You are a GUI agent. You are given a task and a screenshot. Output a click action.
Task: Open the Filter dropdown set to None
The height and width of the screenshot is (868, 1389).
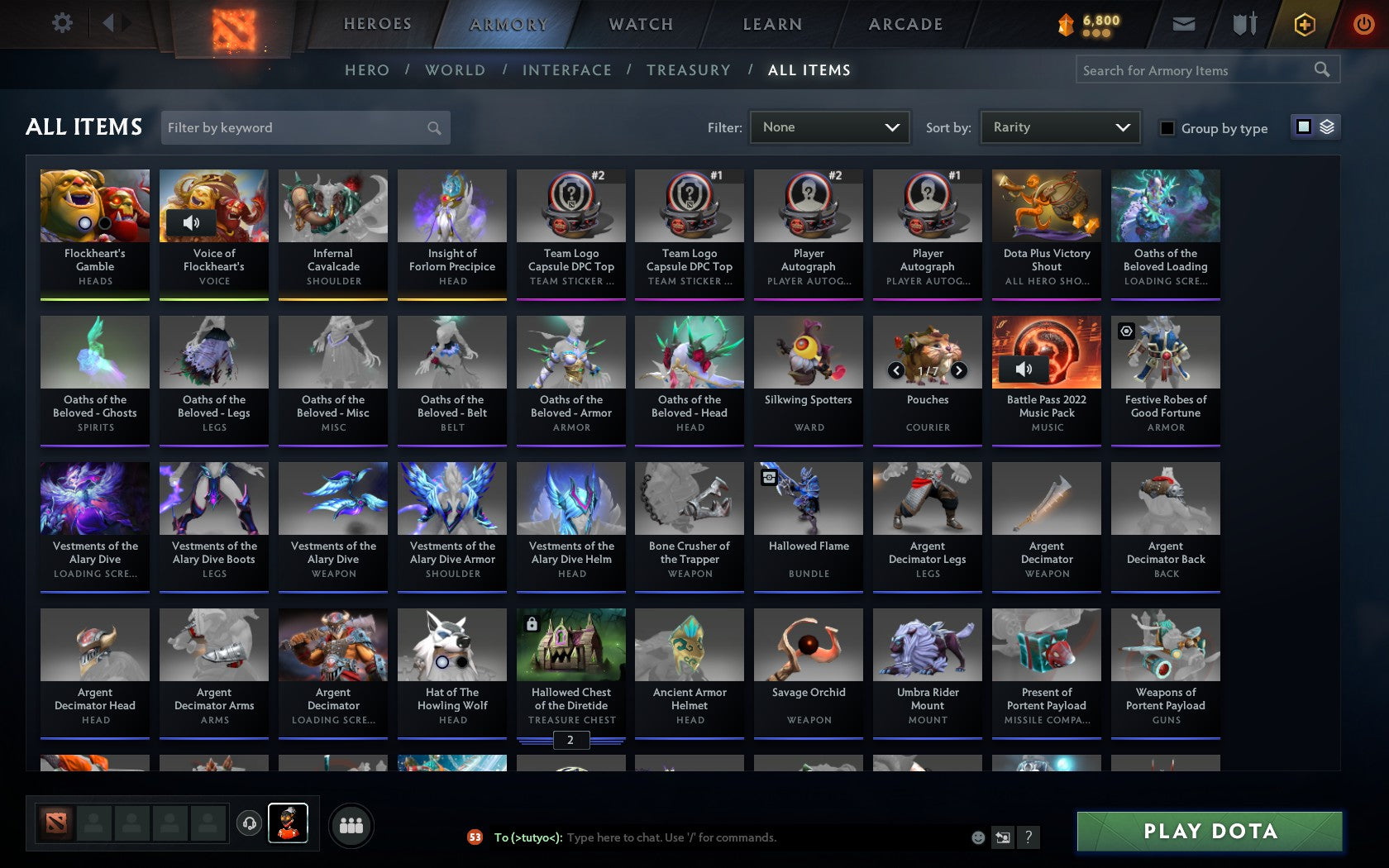828,127
